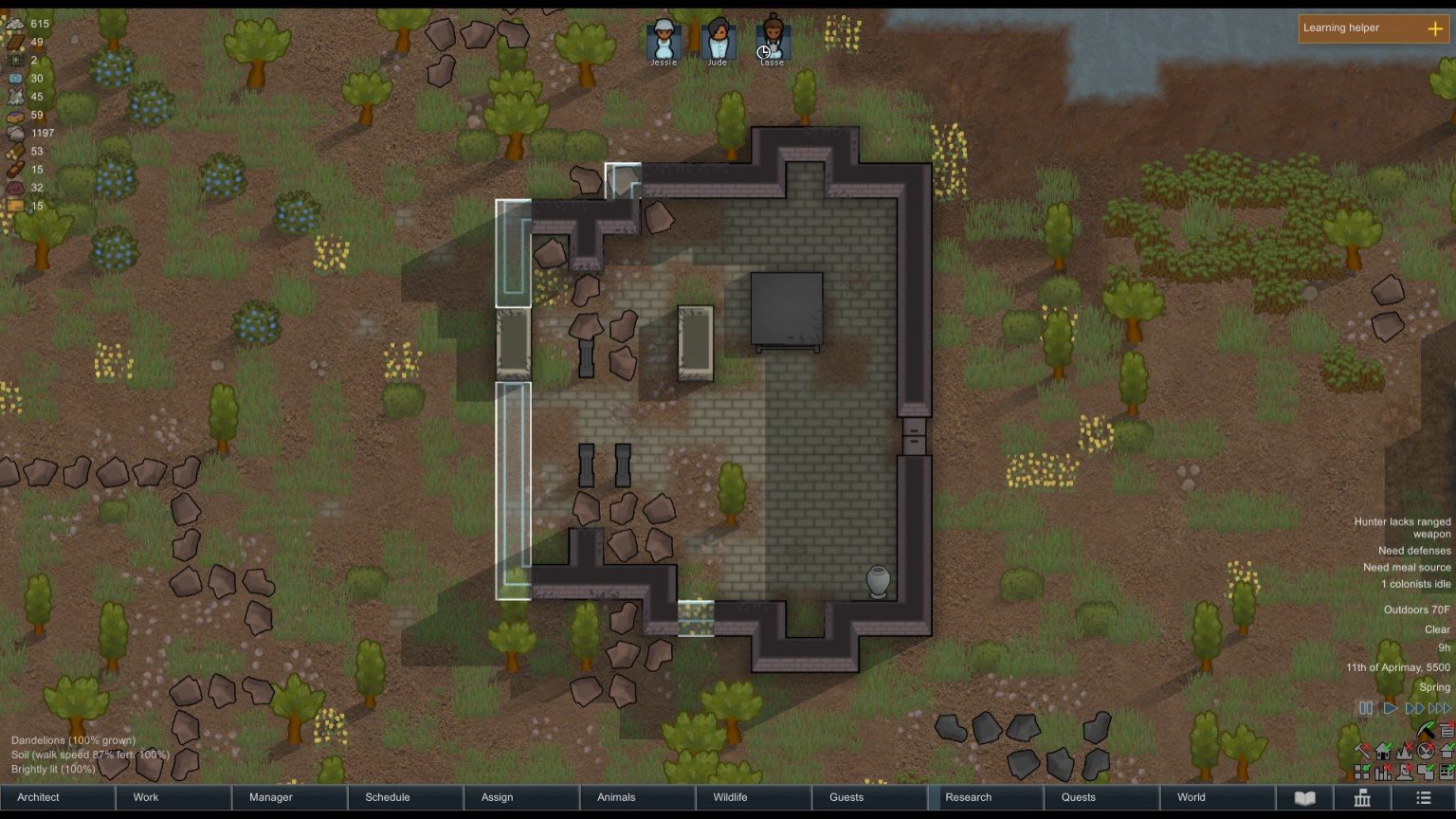Open the Factions building icon on the bottom bar
Screen dimensions: 1456x819
click(1361, 797)
